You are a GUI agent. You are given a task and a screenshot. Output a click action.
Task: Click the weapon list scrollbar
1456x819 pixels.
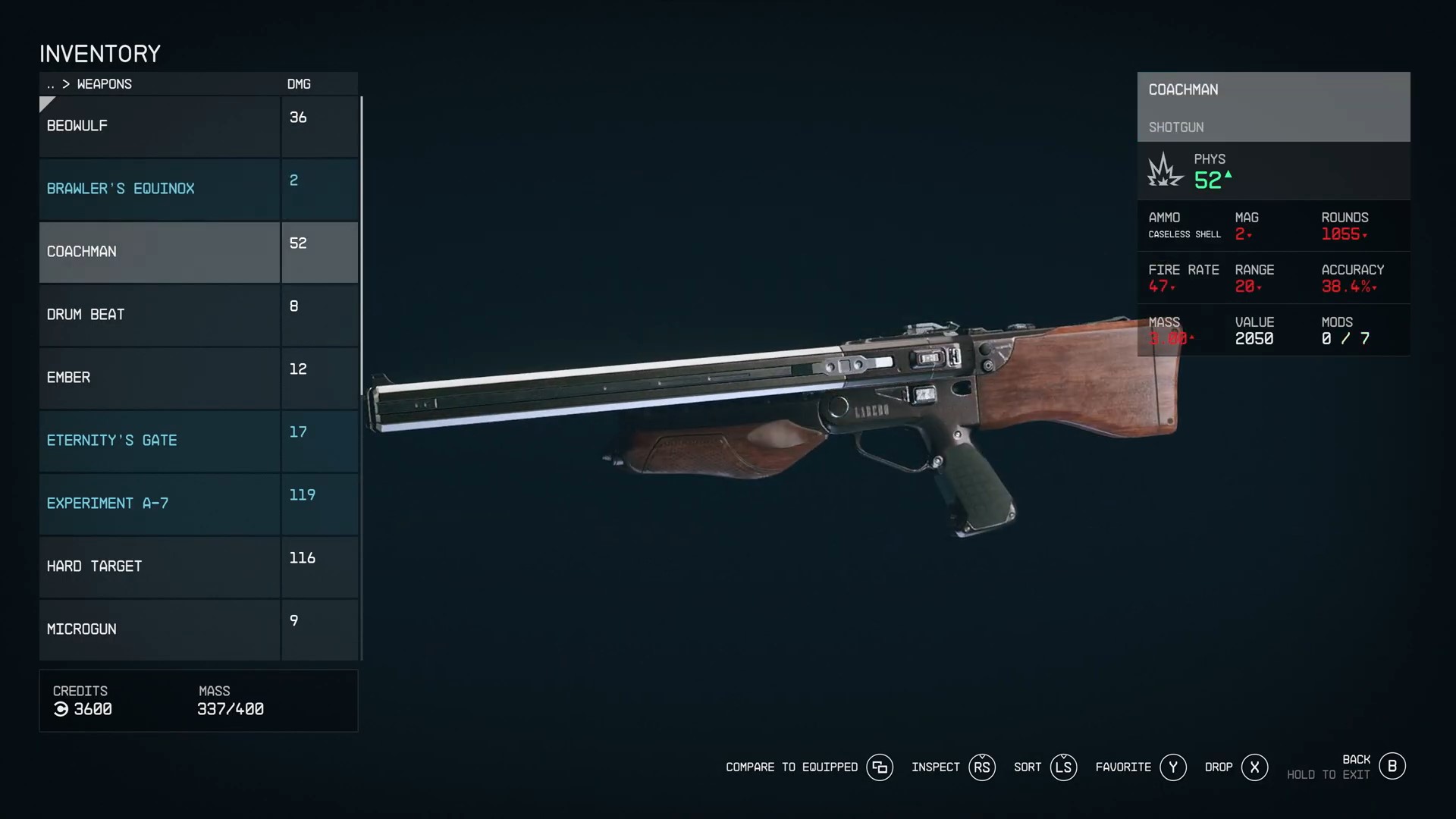tap(362, 243)
